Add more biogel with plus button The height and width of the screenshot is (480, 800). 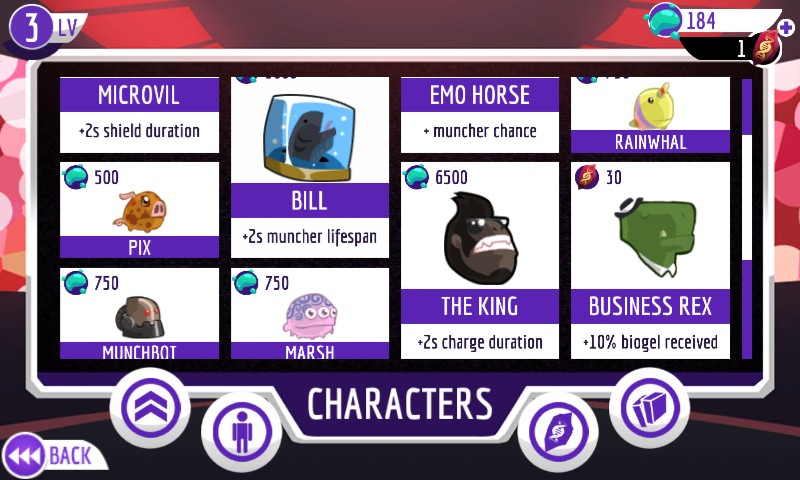[786, 27]
